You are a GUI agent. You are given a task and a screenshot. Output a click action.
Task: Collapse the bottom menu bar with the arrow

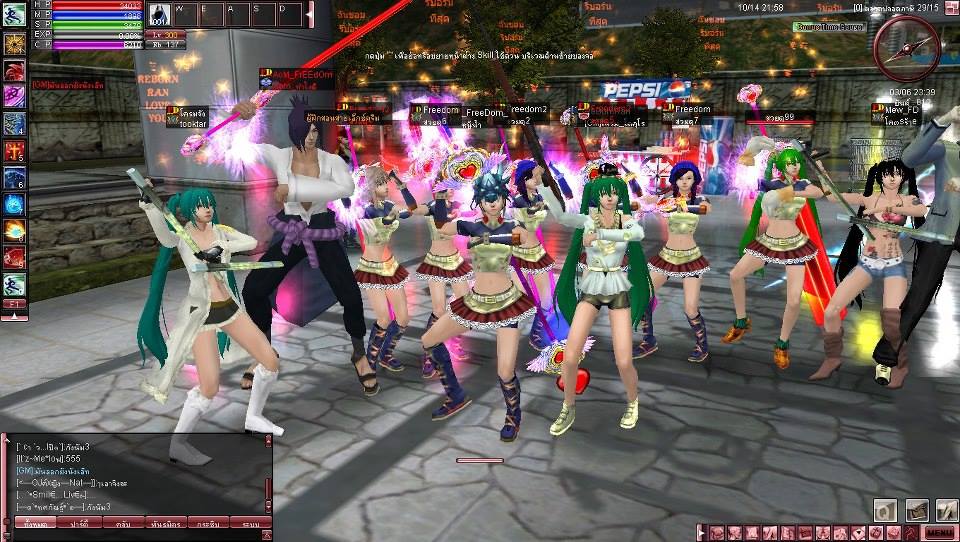coord(703,531)
